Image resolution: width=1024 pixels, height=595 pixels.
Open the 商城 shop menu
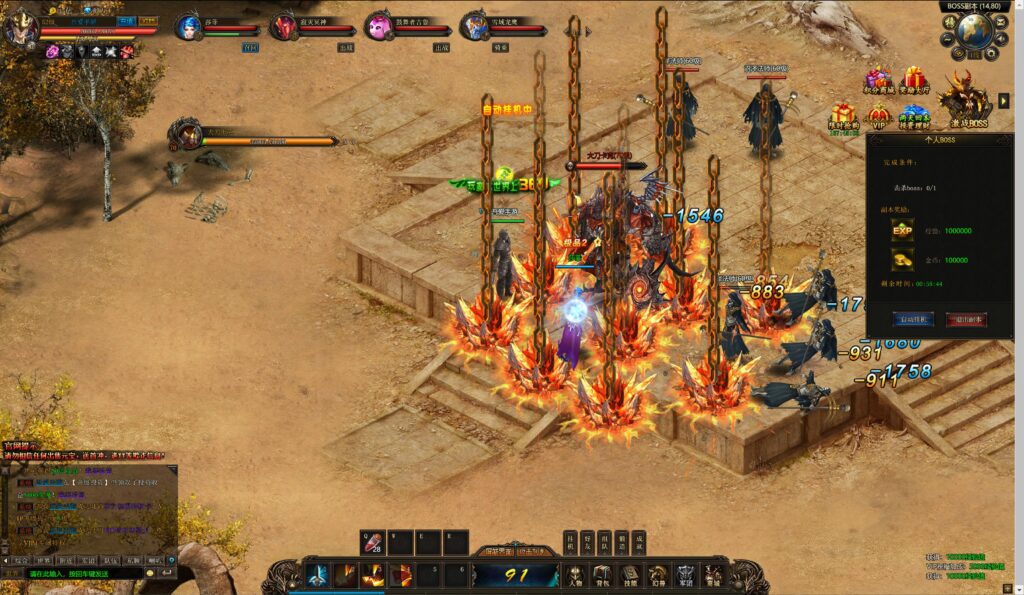tap(712, 575)
